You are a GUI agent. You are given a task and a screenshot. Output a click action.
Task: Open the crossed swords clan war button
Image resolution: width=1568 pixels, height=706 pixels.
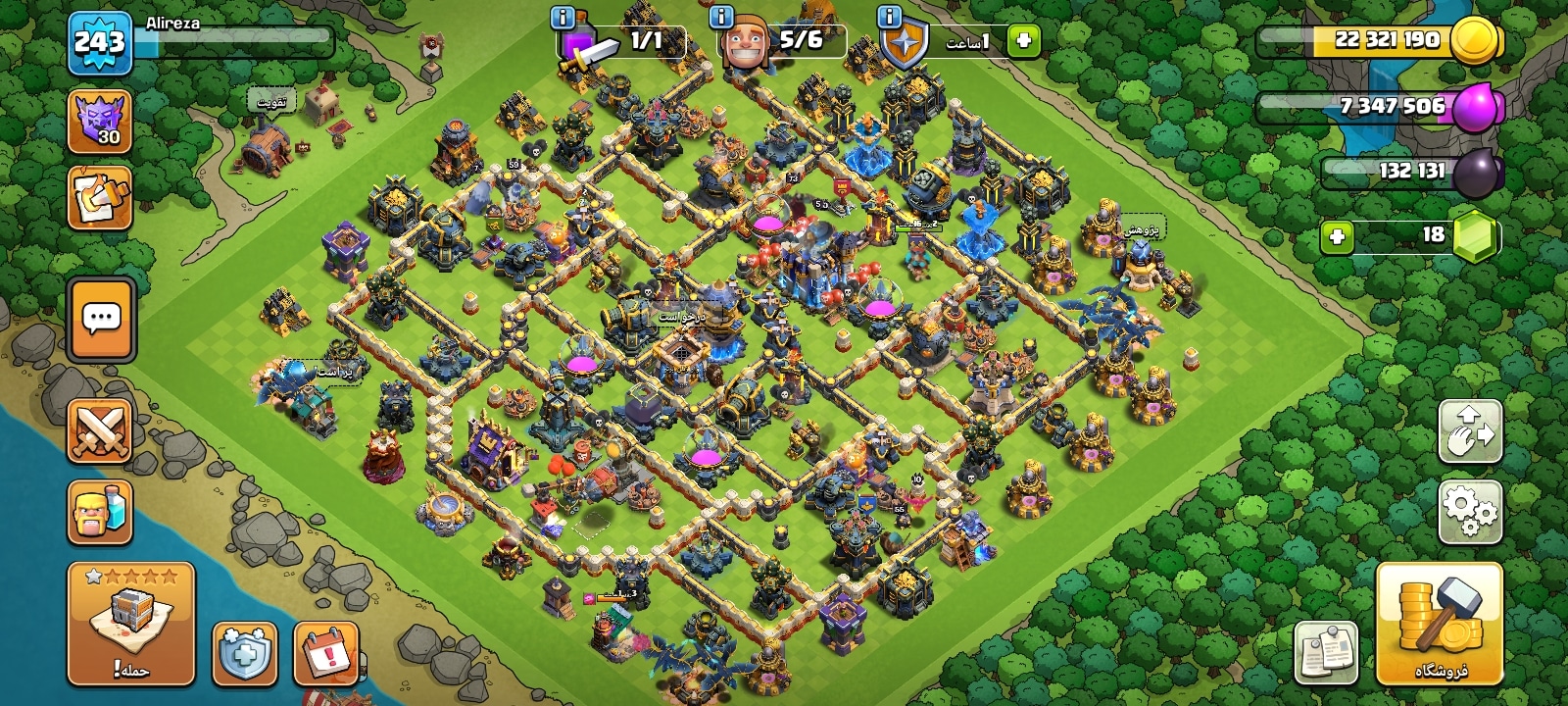[100, 430]
